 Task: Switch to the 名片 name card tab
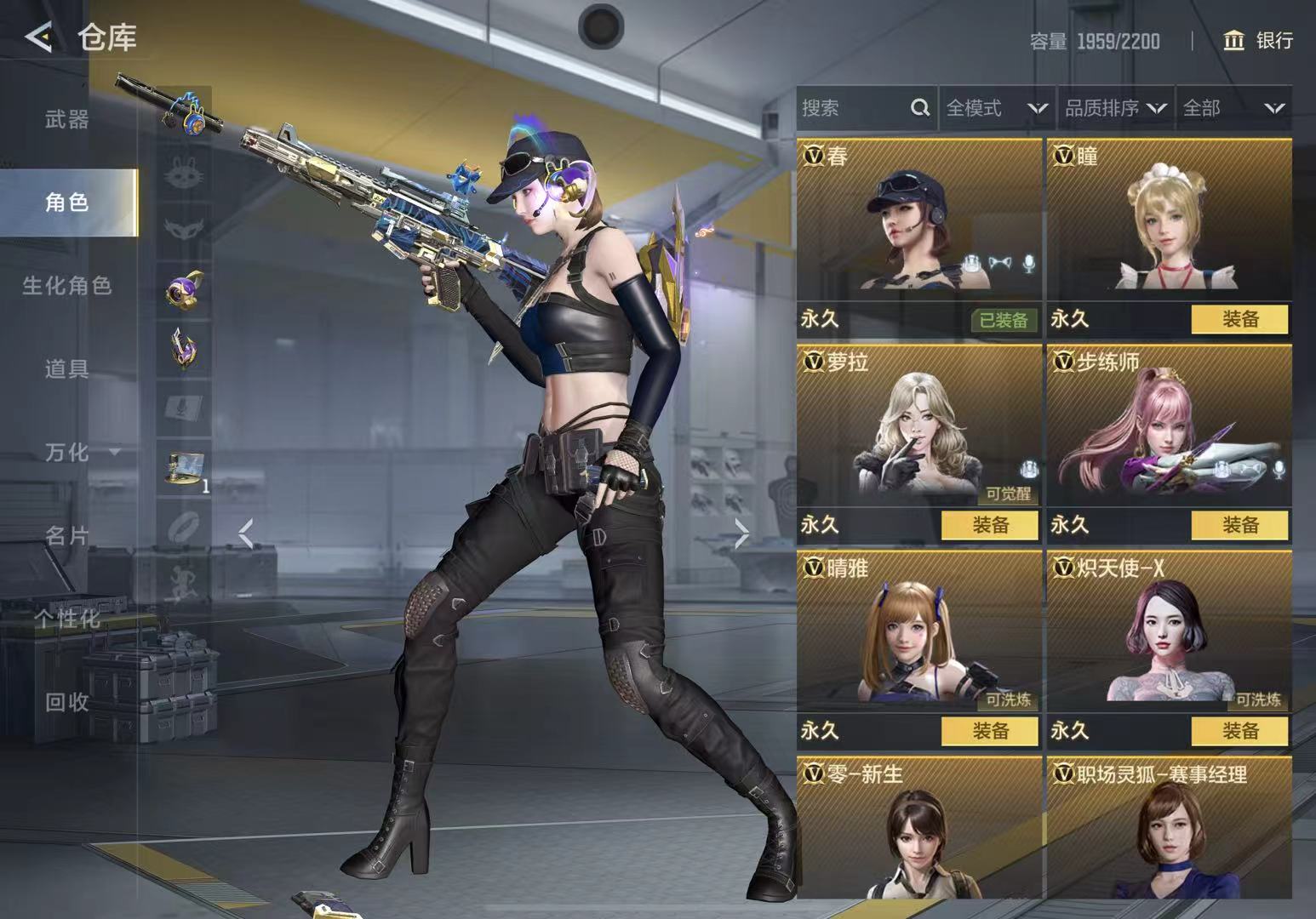point(67,535)
